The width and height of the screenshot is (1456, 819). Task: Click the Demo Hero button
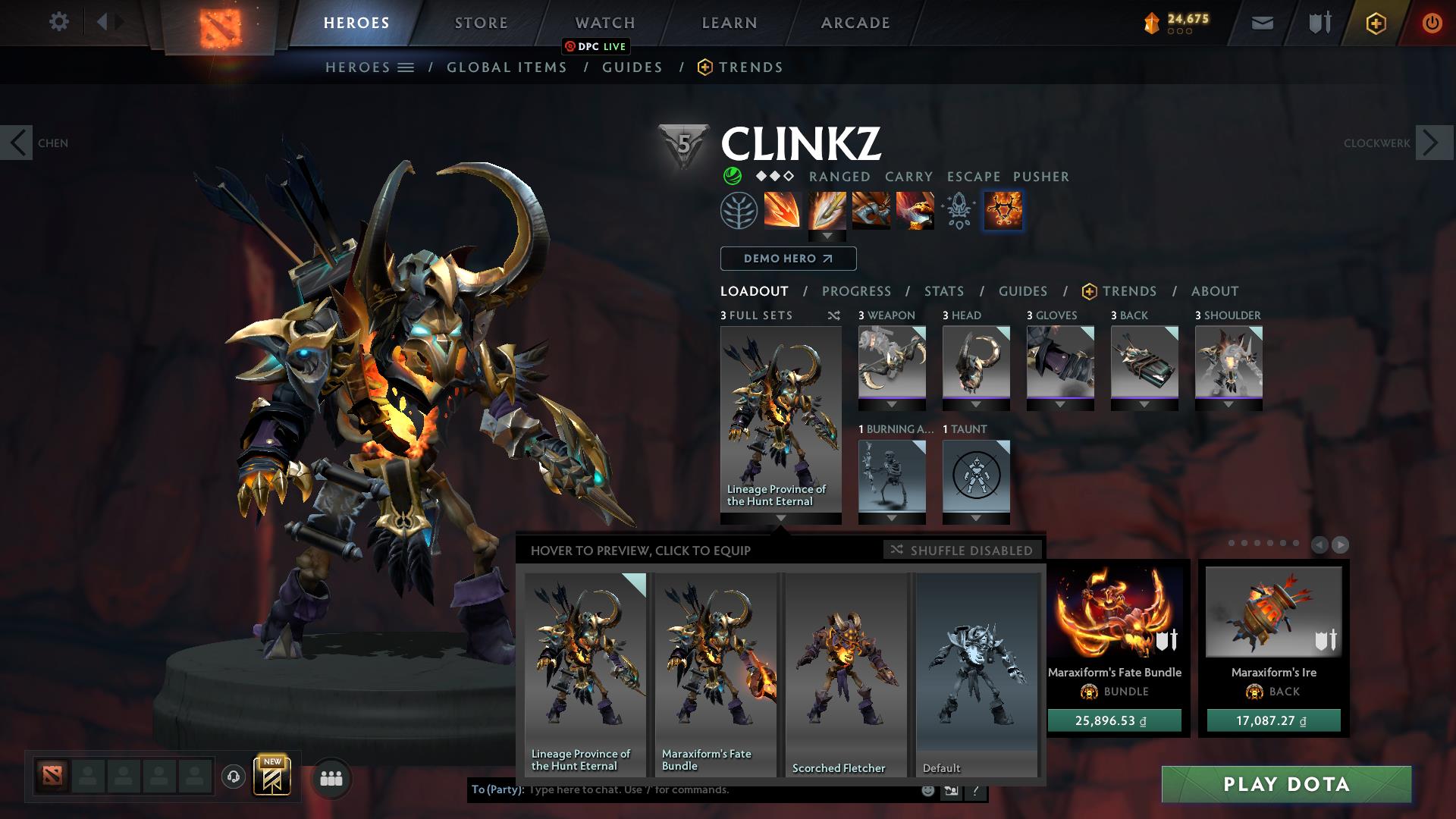tap(787, 259)
